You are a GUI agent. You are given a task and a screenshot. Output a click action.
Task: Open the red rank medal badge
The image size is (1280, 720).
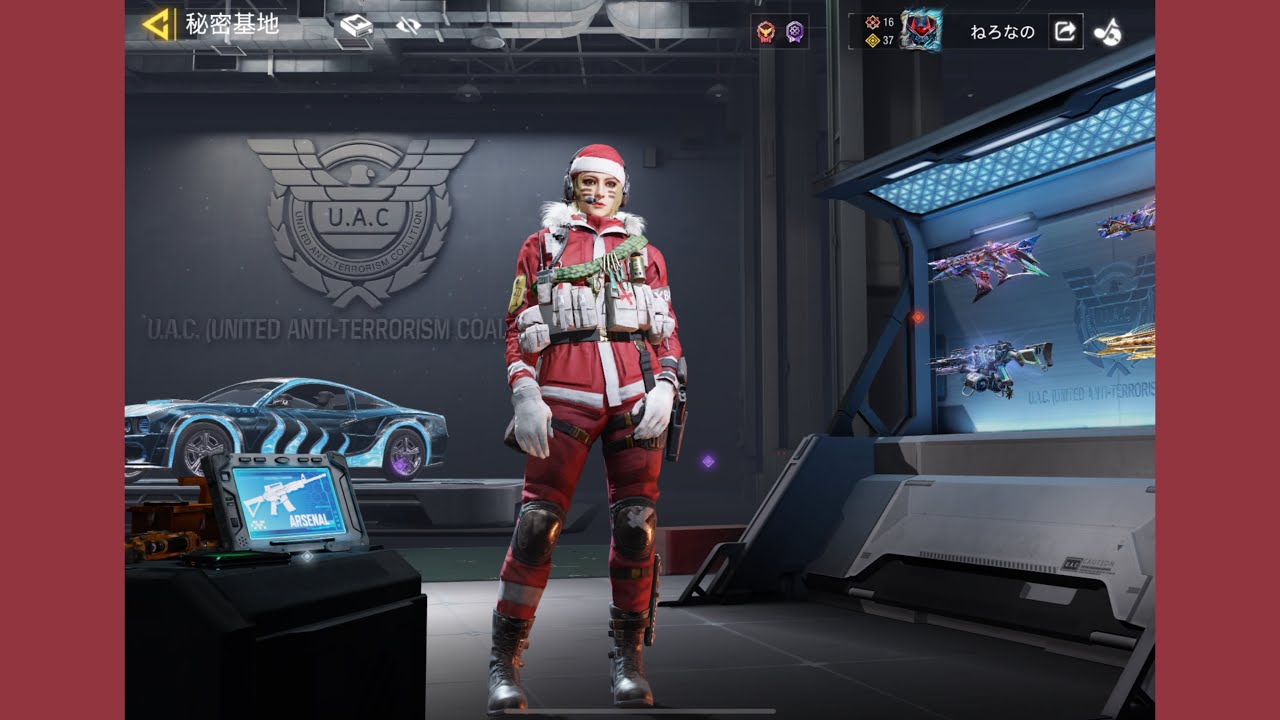coord(766,32)
